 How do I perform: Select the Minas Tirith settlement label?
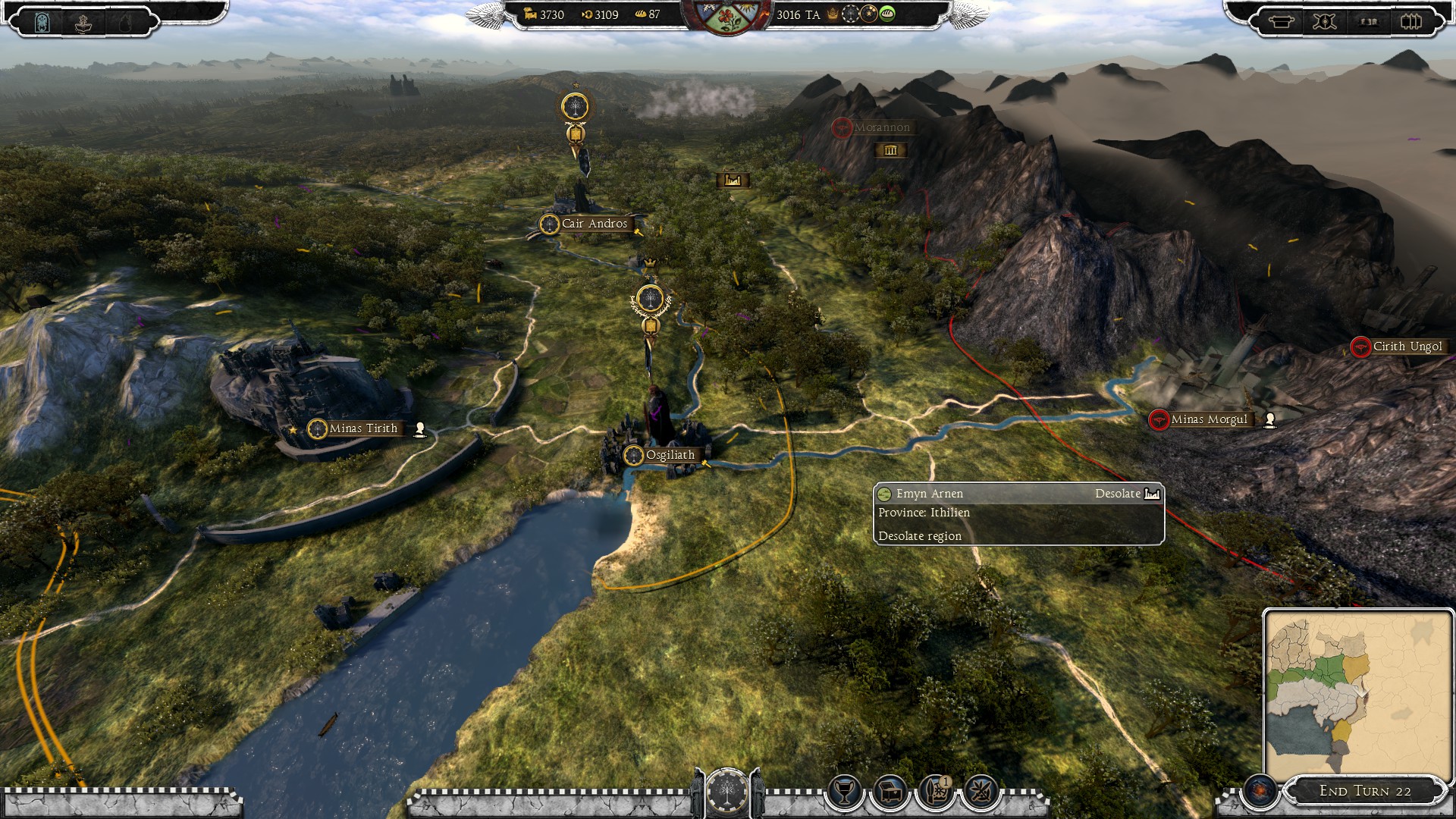click(x=362, y=428)
